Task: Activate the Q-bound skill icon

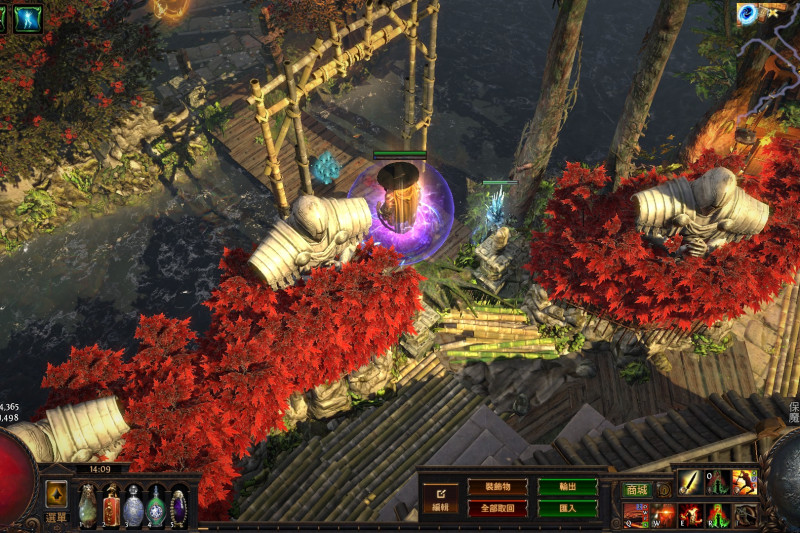Action: pos(636,515)
